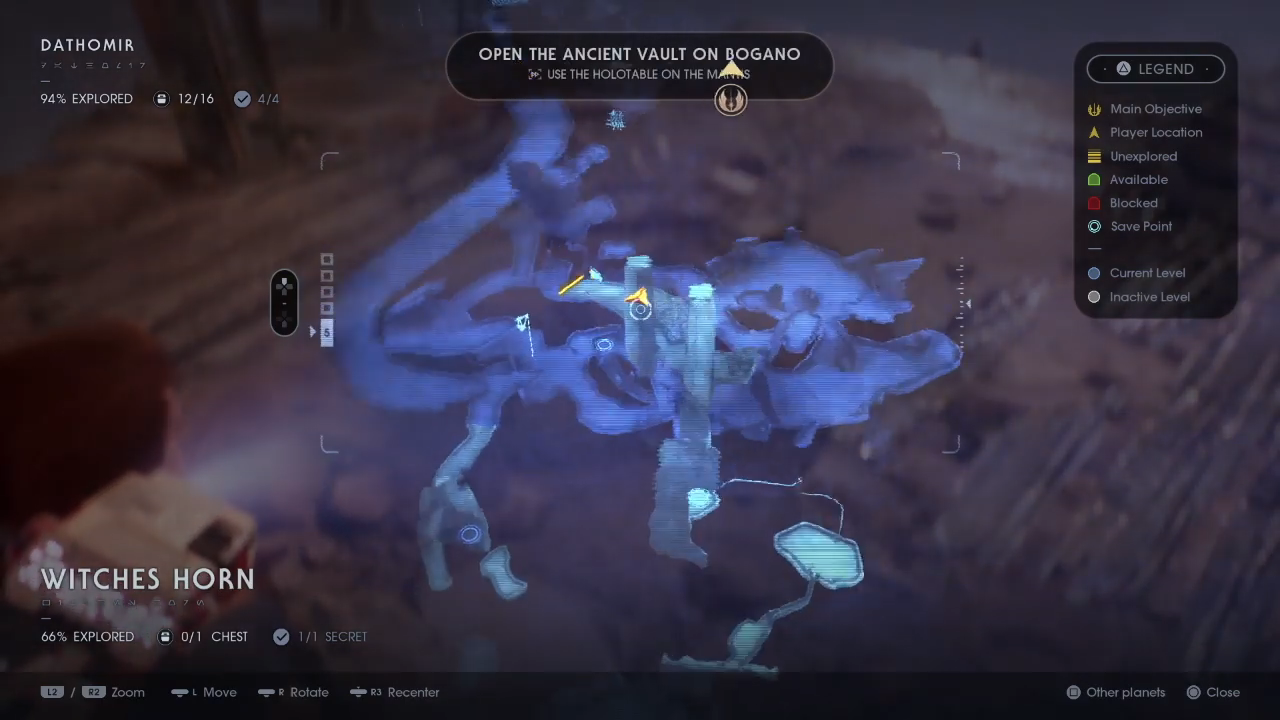Screen dimensions: 1280x720
Task: Click the green Available marker in the Legend
Action: coord(1094,179)
